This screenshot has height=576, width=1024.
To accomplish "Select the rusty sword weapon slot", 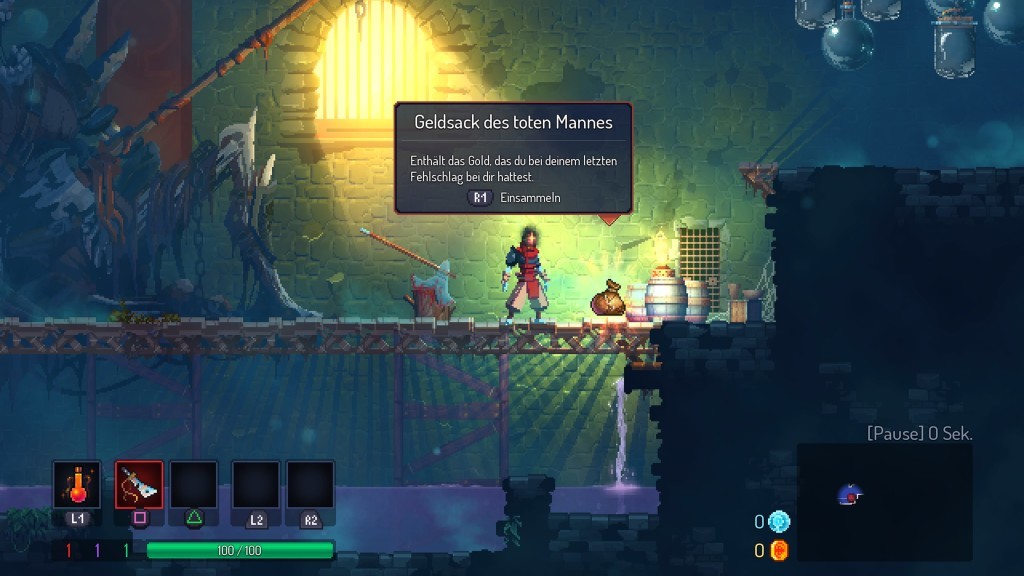I will pos(139,485).
